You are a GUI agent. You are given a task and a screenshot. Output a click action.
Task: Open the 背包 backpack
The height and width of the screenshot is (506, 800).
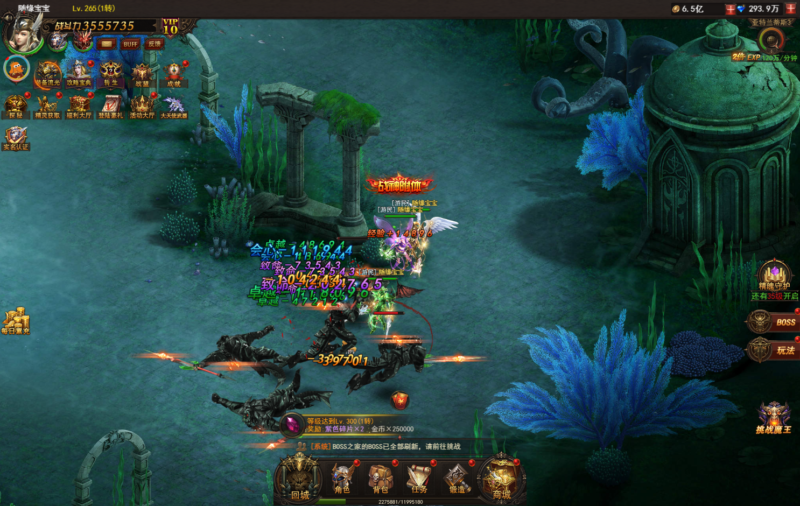380,478
